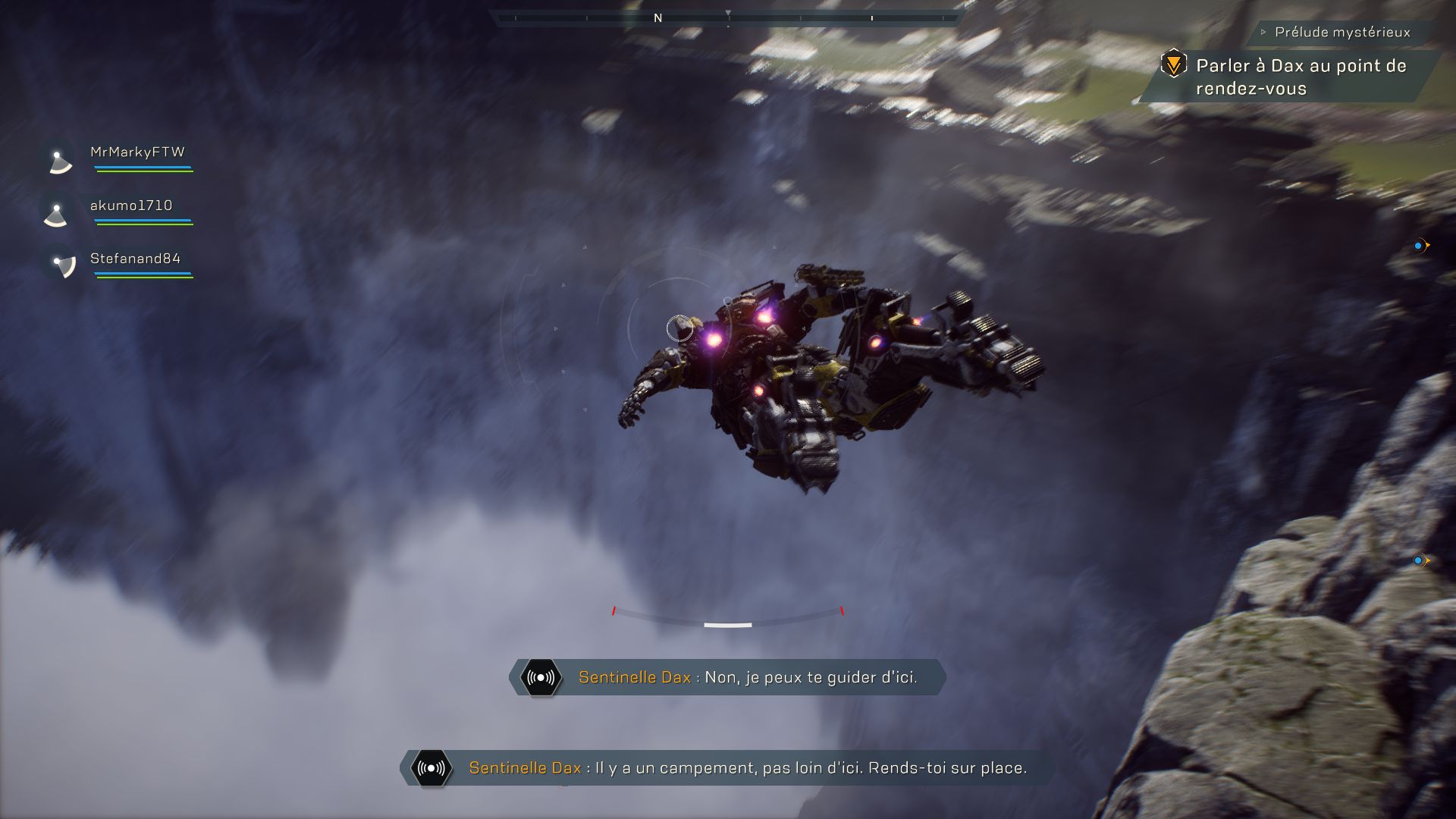Image resolution: width=1456 pixels, height=819 pixels.
Task: Click the compass bar's N marker
Action: coord(657,18)
